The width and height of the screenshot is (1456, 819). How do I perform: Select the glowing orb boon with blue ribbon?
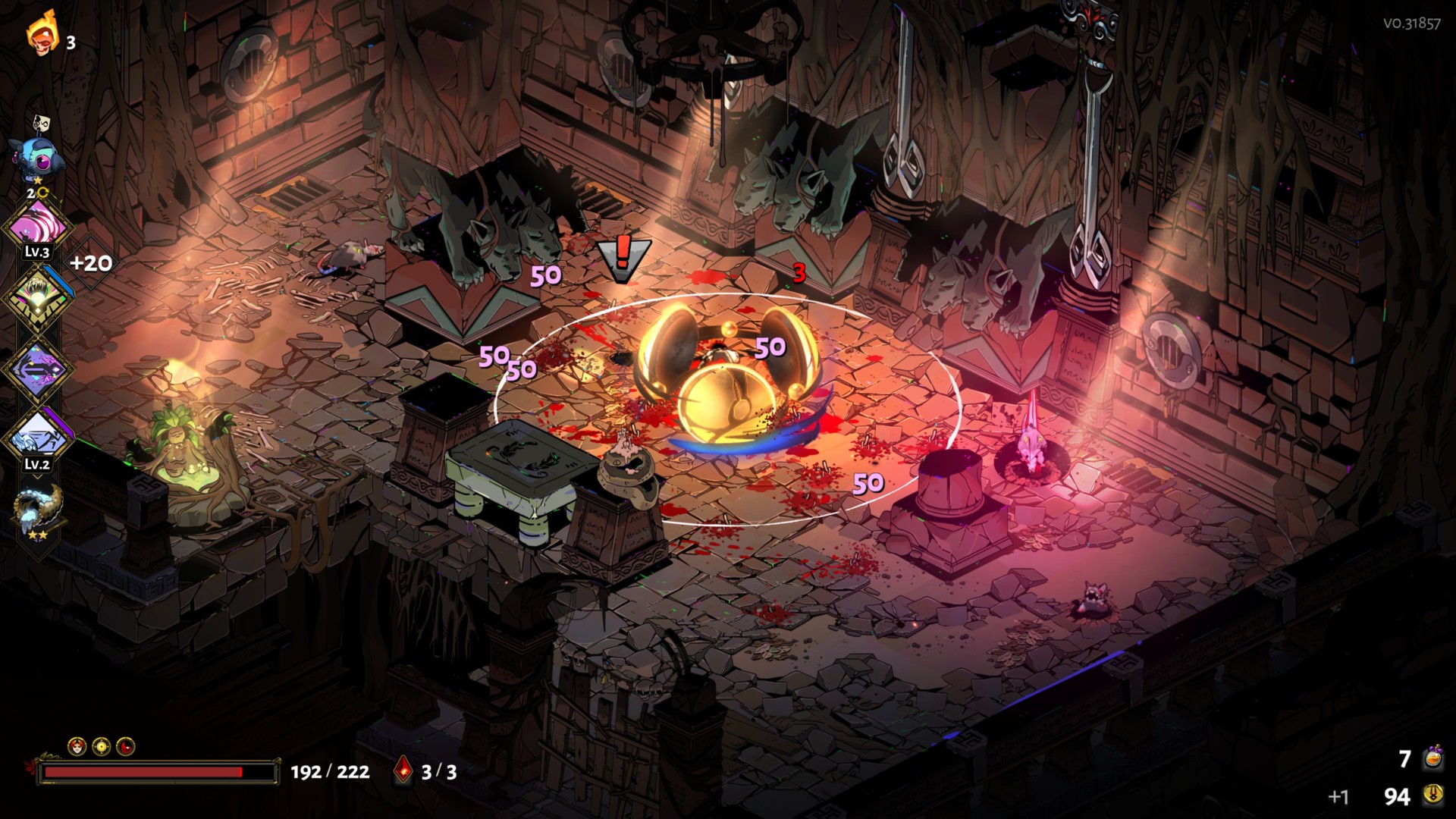coord(38,298)
